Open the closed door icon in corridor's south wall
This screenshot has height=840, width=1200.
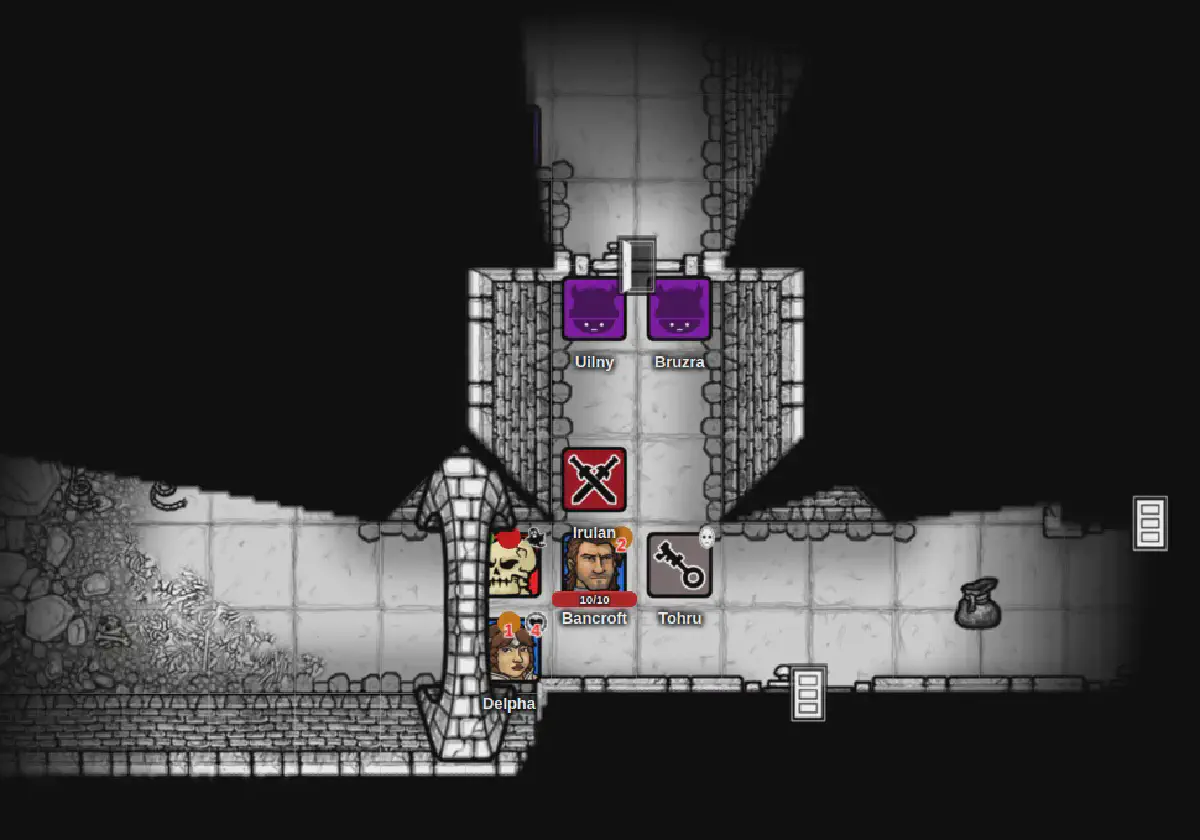click(x=809, y=692)
